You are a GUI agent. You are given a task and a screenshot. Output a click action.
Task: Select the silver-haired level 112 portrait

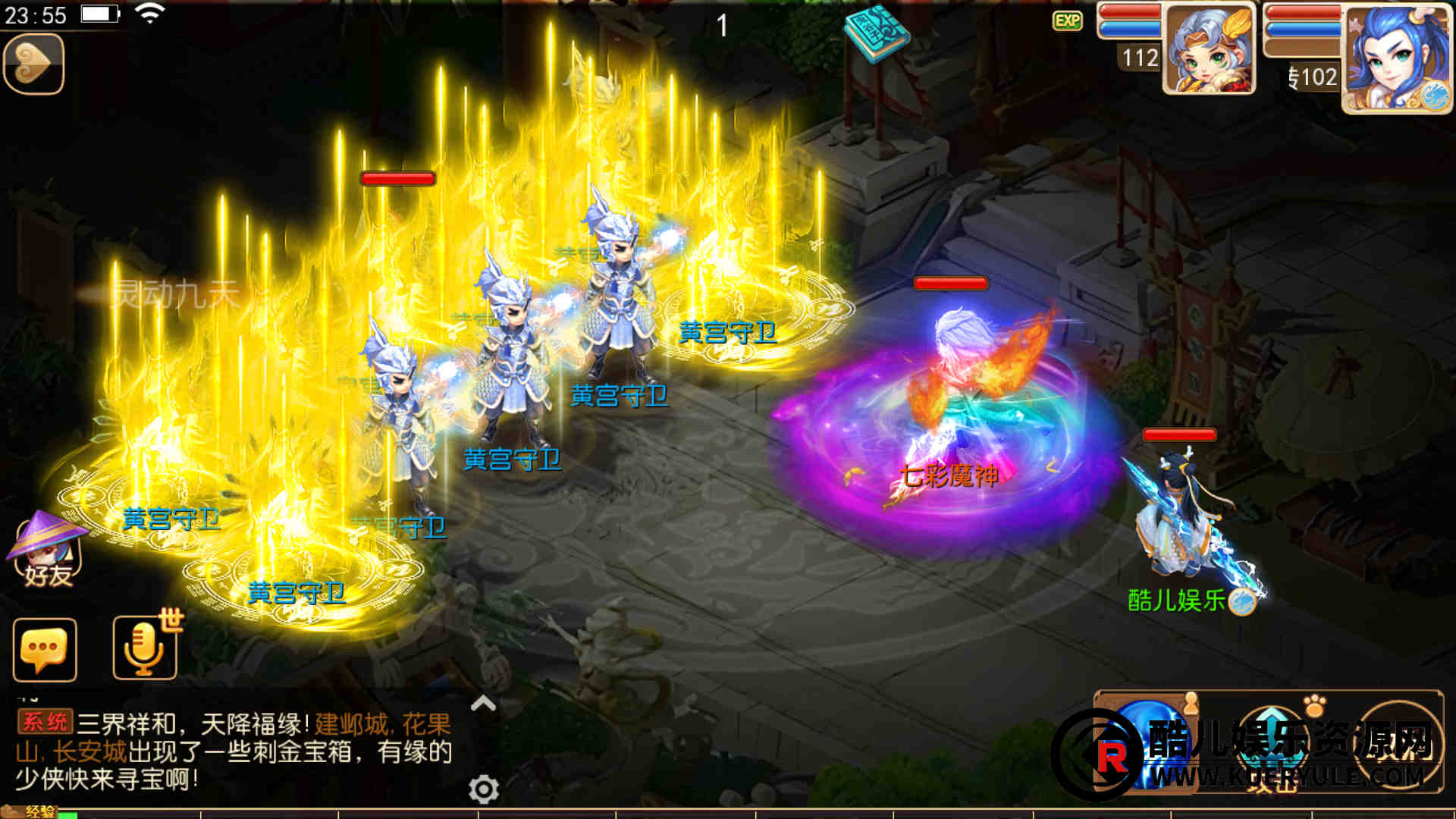pos(1208,50)
